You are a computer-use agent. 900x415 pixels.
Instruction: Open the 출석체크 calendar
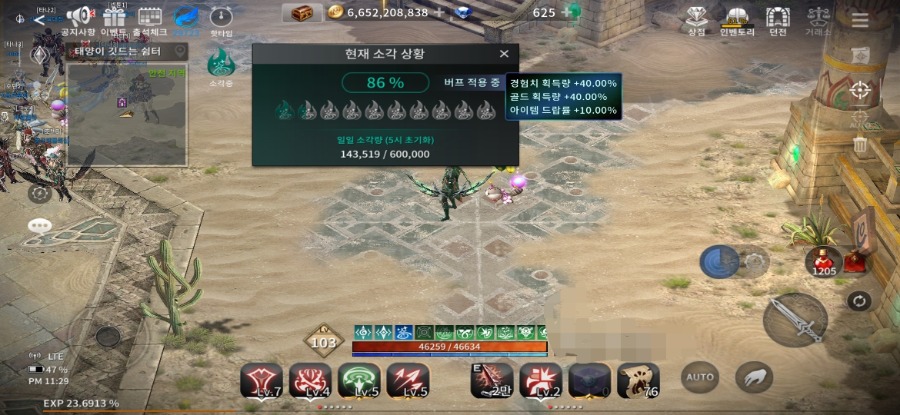pos(150,17)
